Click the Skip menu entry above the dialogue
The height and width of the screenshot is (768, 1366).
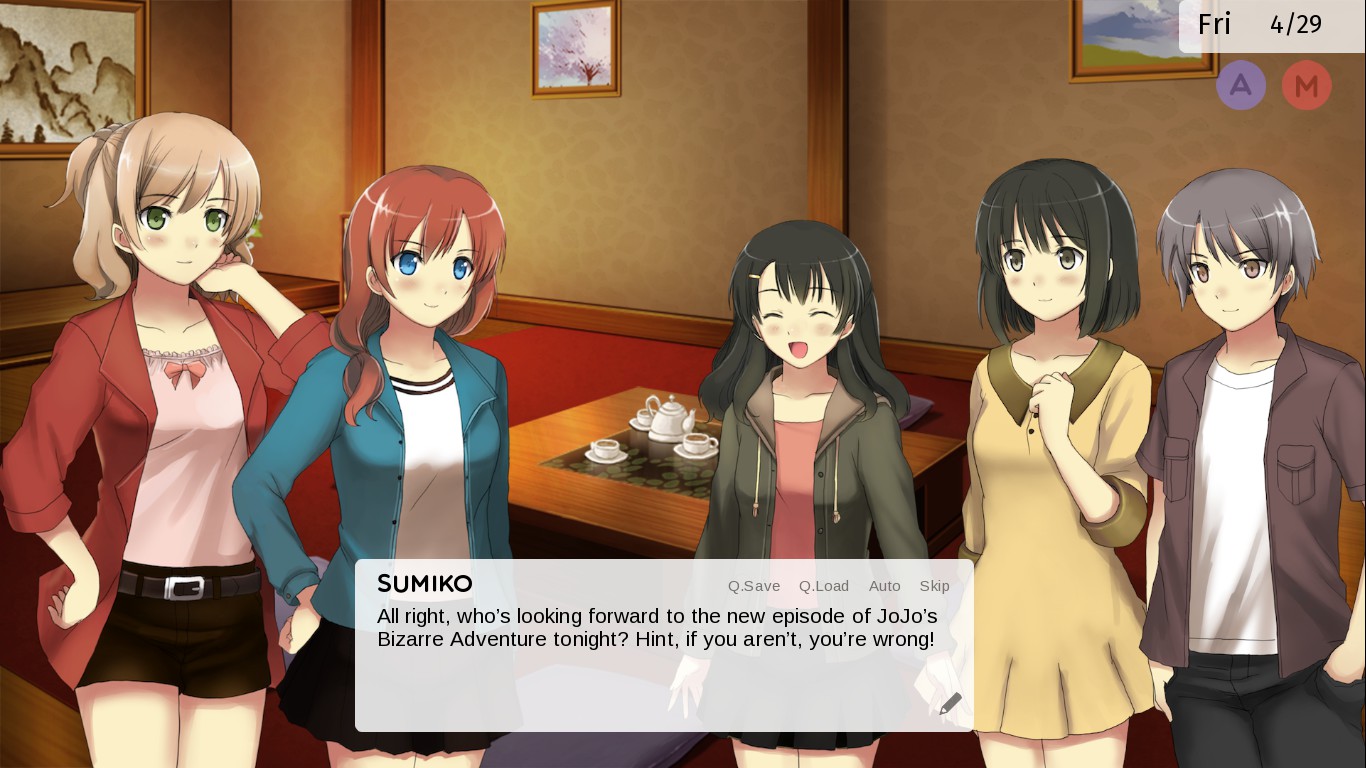[934, 586]
